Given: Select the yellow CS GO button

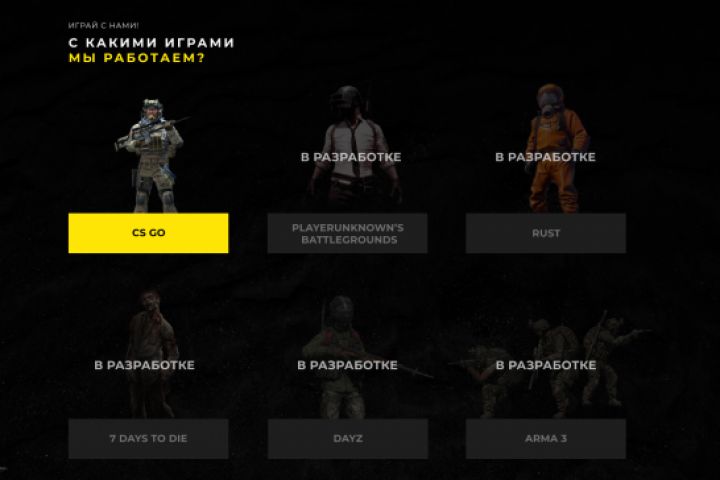Looking at the screenshot, I should [x=148, y=233].
